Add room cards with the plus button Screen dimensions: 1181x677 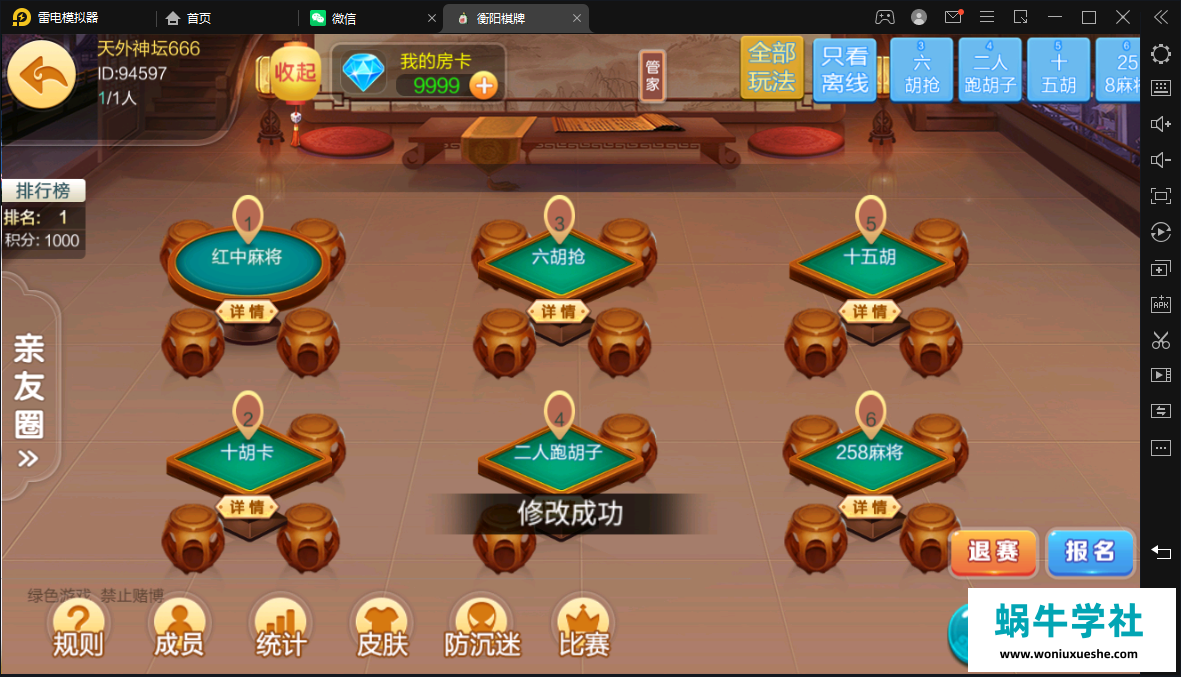point(484,86)
